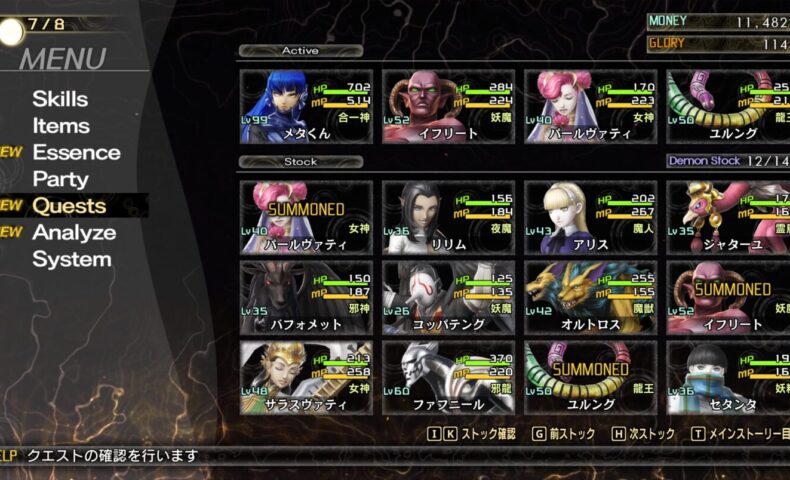The width and height of the screenshot is (790, 480).
Task: Select the level 99 メタくん active card
Action: coord(306,107)
